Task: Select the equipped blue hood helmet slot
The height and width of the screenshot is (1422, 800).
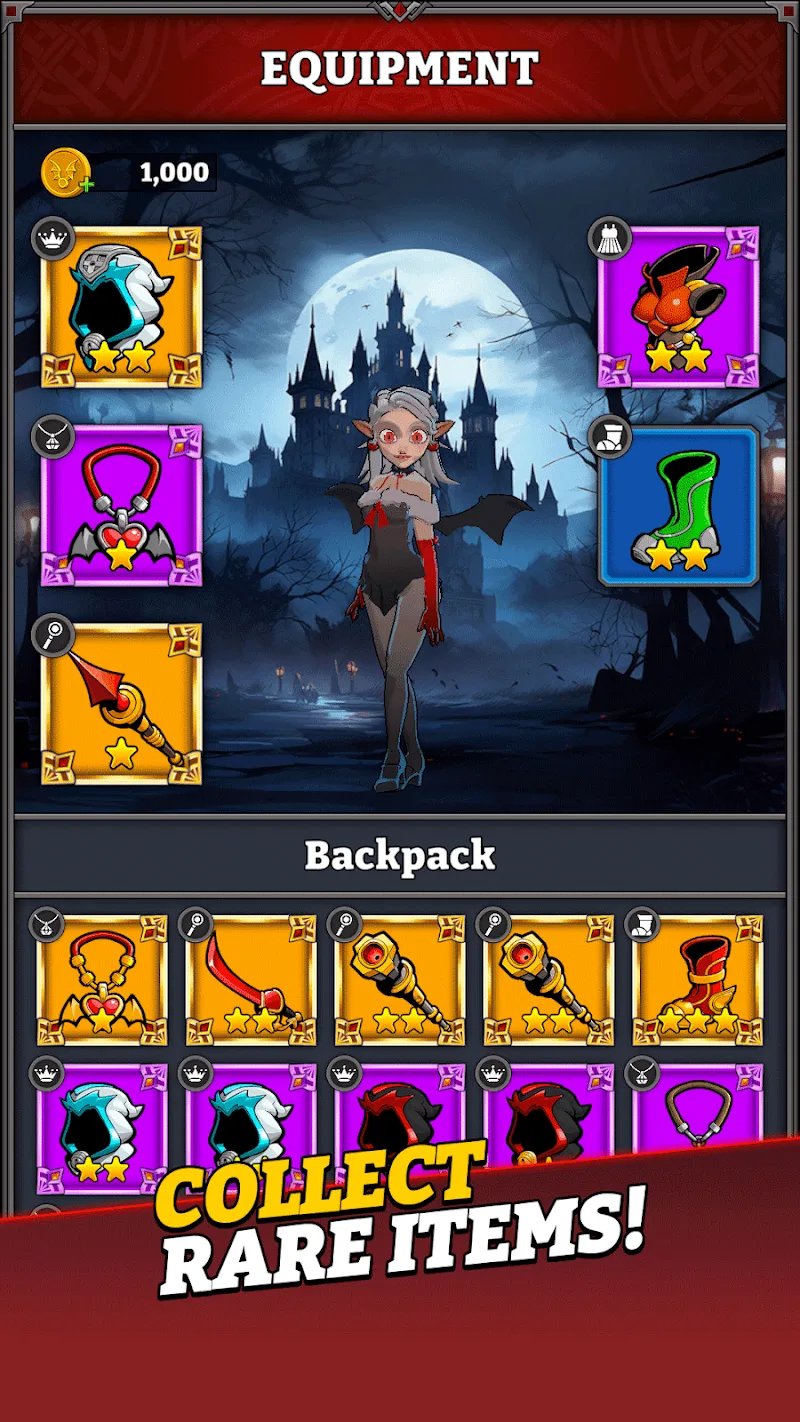Action: tap(121, 307)
